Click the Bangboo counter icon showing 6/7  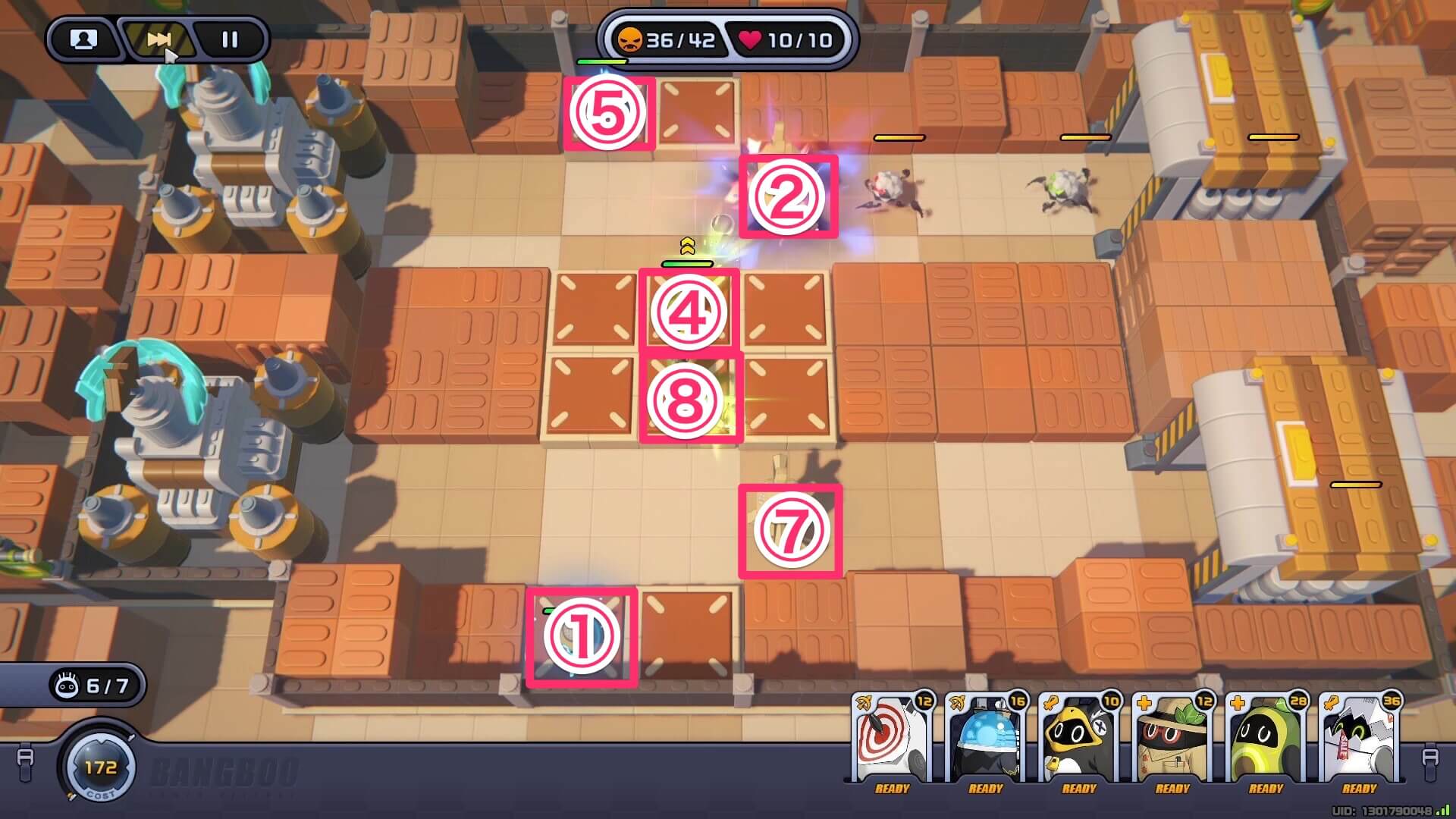coord(68,683)
